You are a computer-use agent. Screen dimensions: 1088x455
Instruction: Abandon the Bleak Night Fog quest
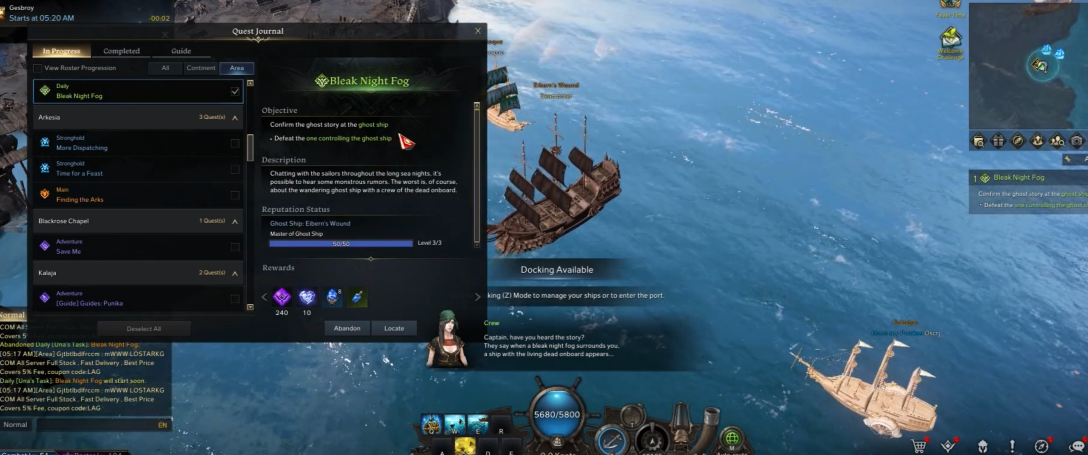tap(347, 328)
